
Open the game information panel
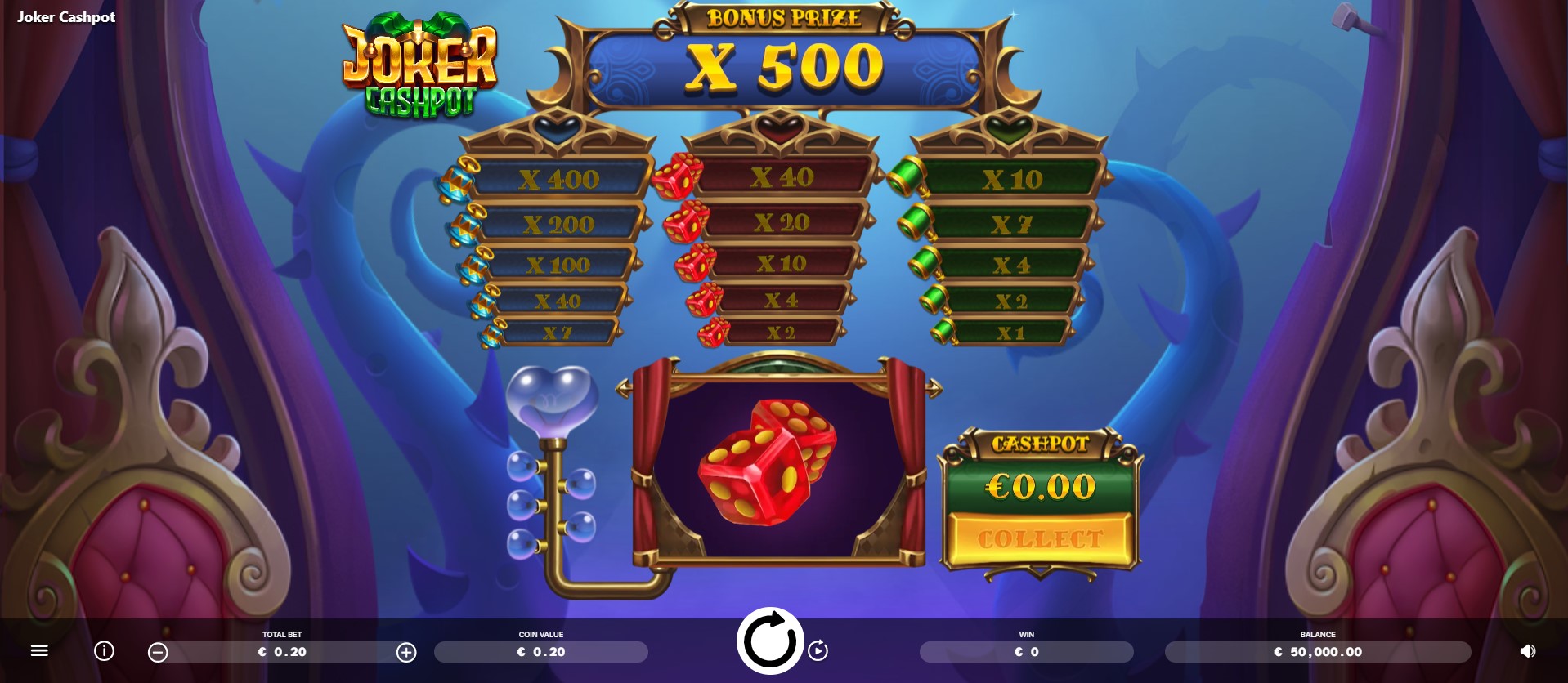pyautogui.click(x=103, y=651)
